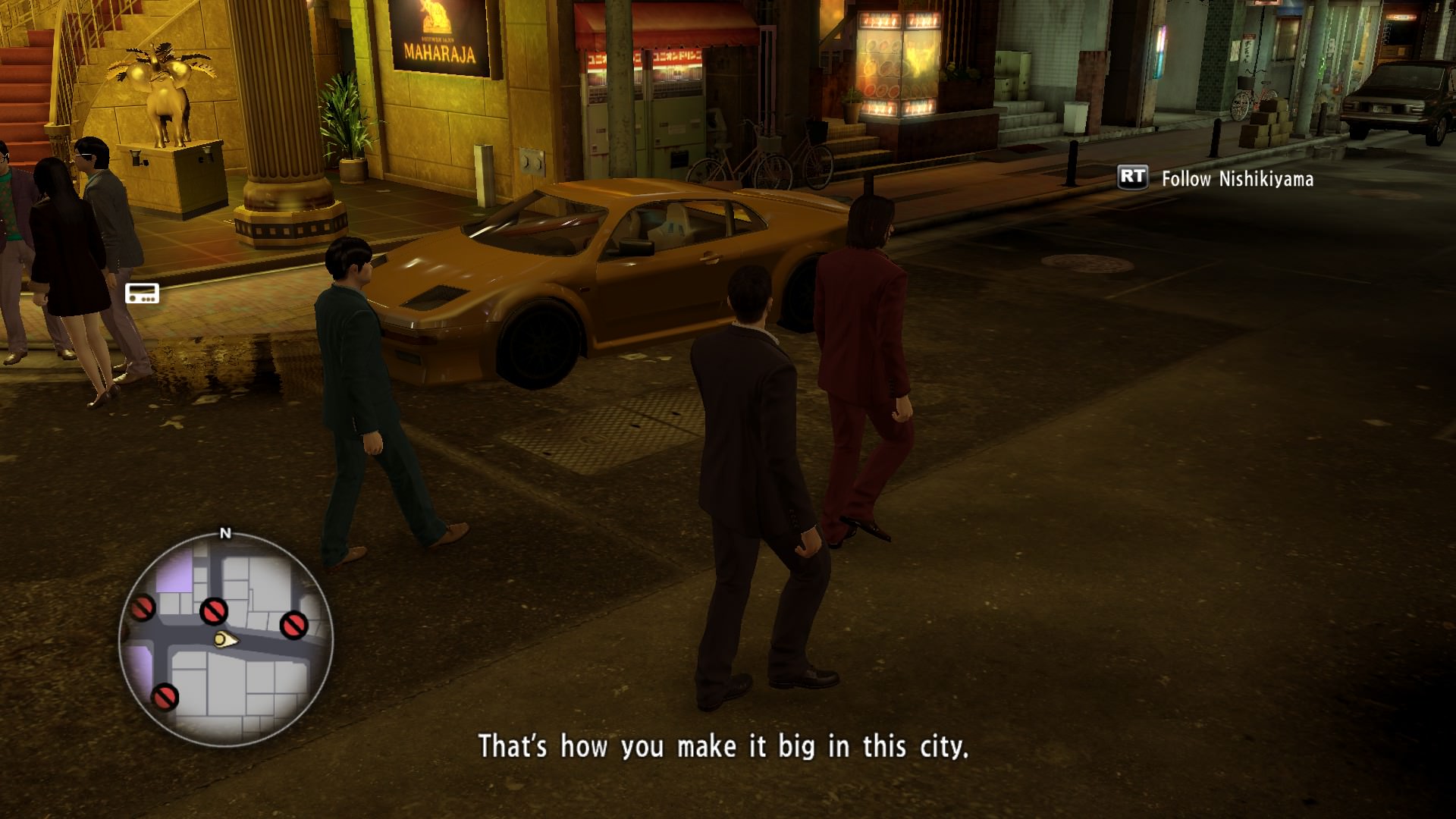Click the north 'N' compass indicator
Image resolution: width=1456 pixels, height=819 pixels.
click(x=225, y=534)
